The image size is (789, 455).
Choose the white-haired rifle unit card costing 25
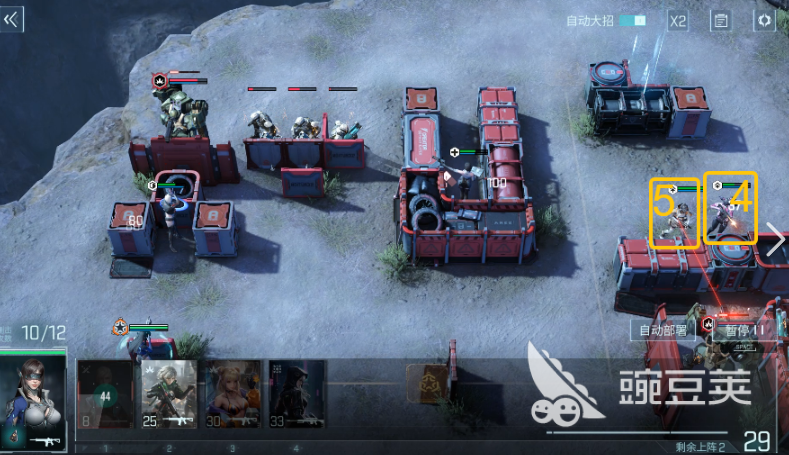pos(168,394)
